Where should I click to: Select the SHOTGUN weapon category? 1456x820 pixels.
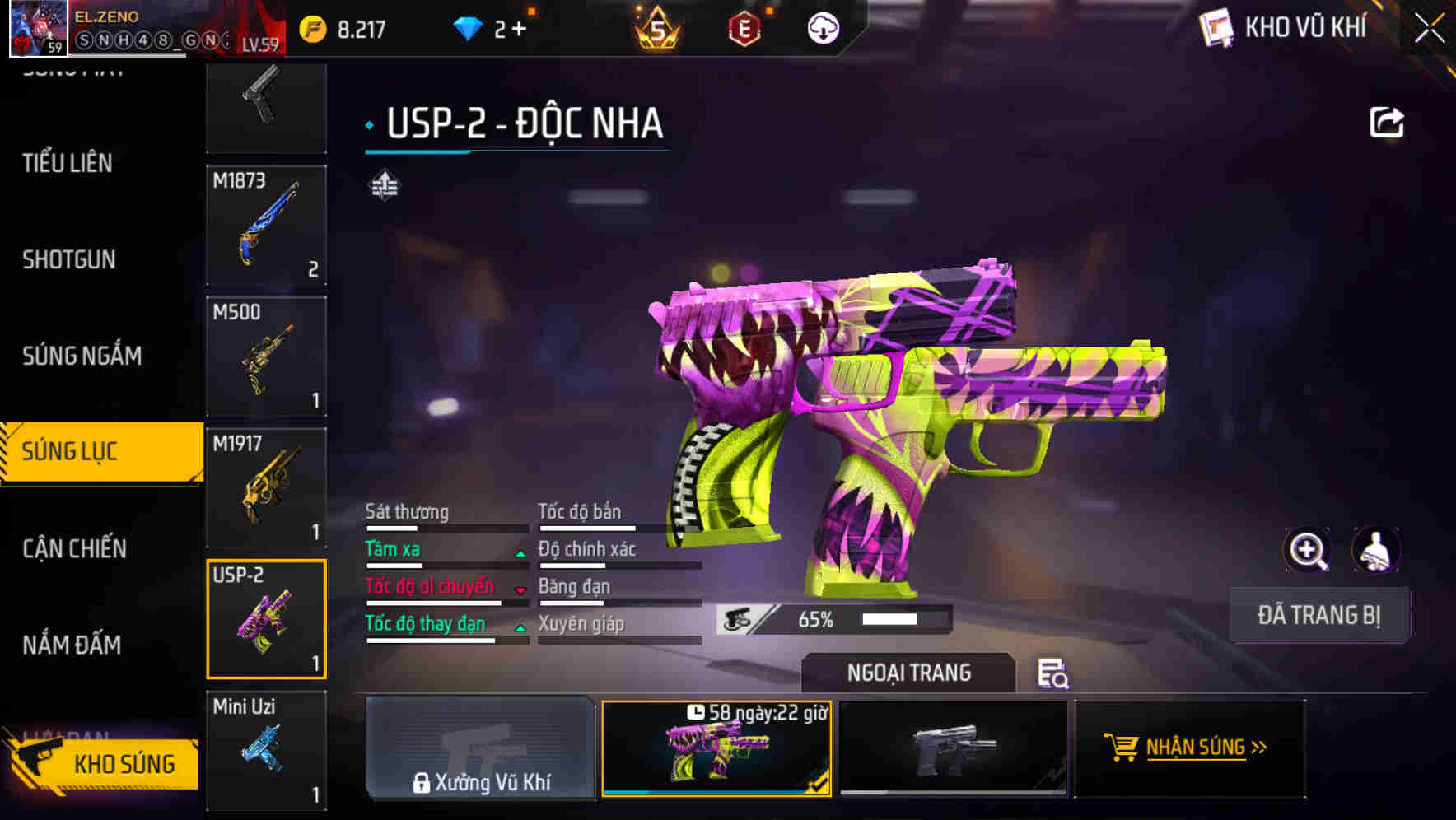[69, 259]
